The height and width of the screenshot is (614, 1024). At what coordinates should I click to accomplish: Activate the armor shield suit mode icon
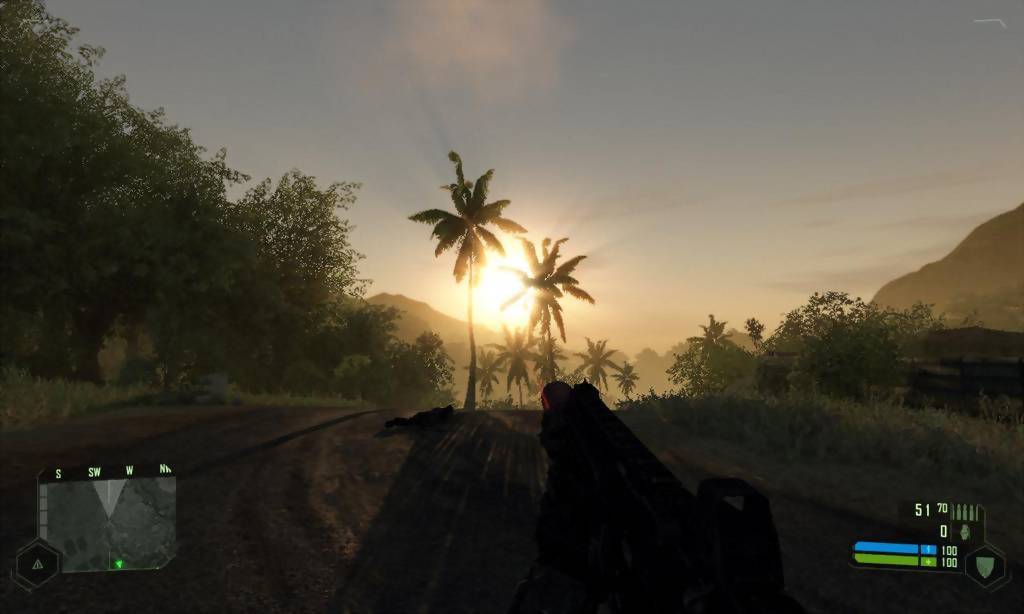click(984, 564)
